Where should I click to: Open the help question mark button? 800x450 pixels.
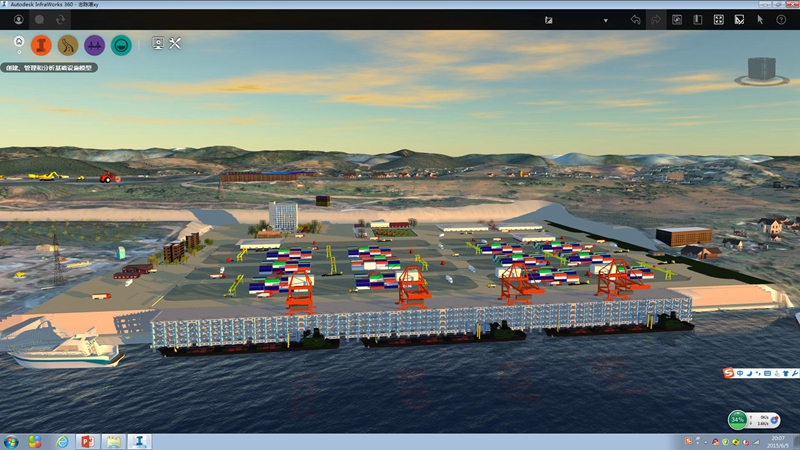(781, 19)
